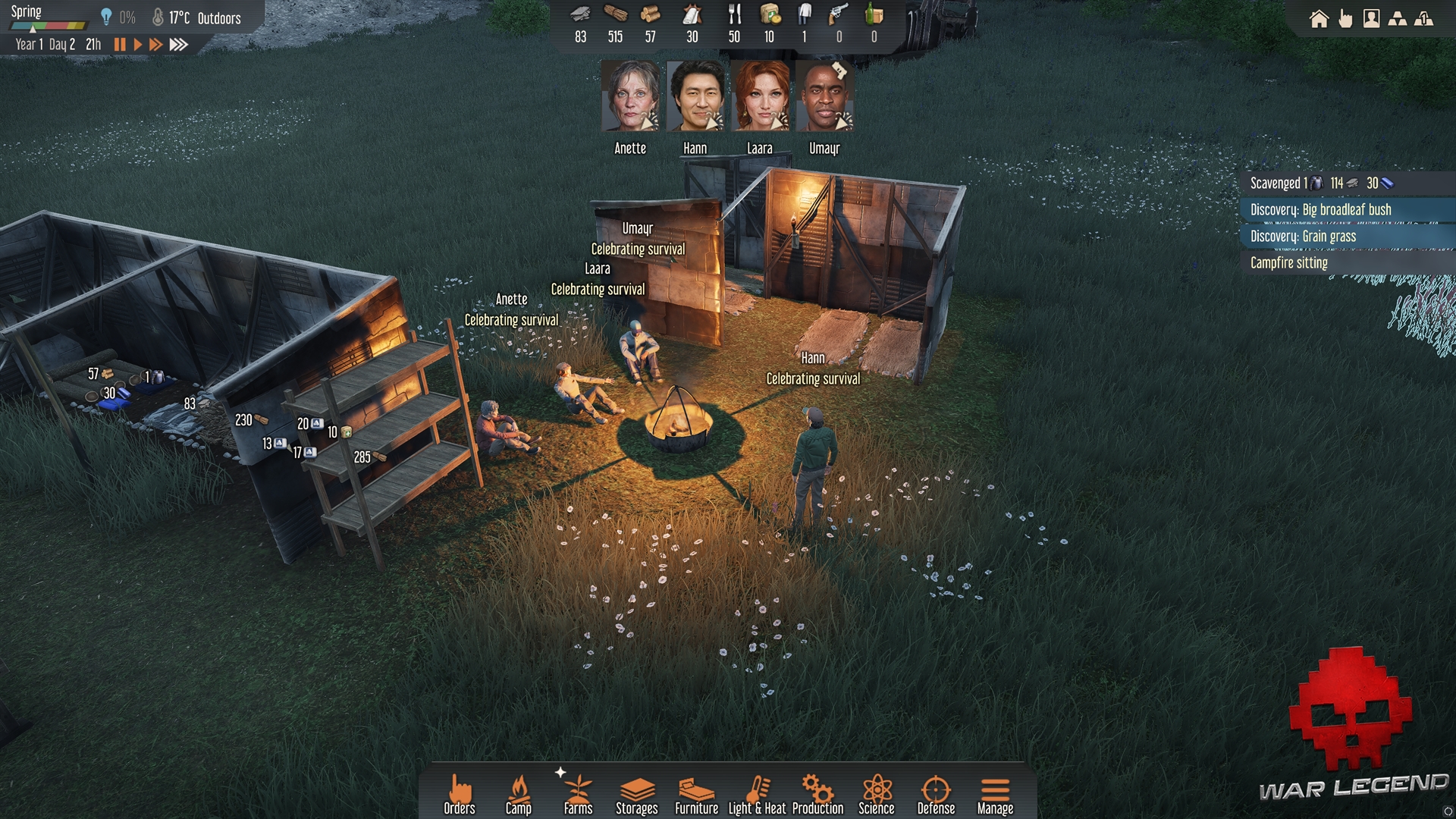Select Hann's portrait
Screen dimensions: 1456x819
(695, 97)
